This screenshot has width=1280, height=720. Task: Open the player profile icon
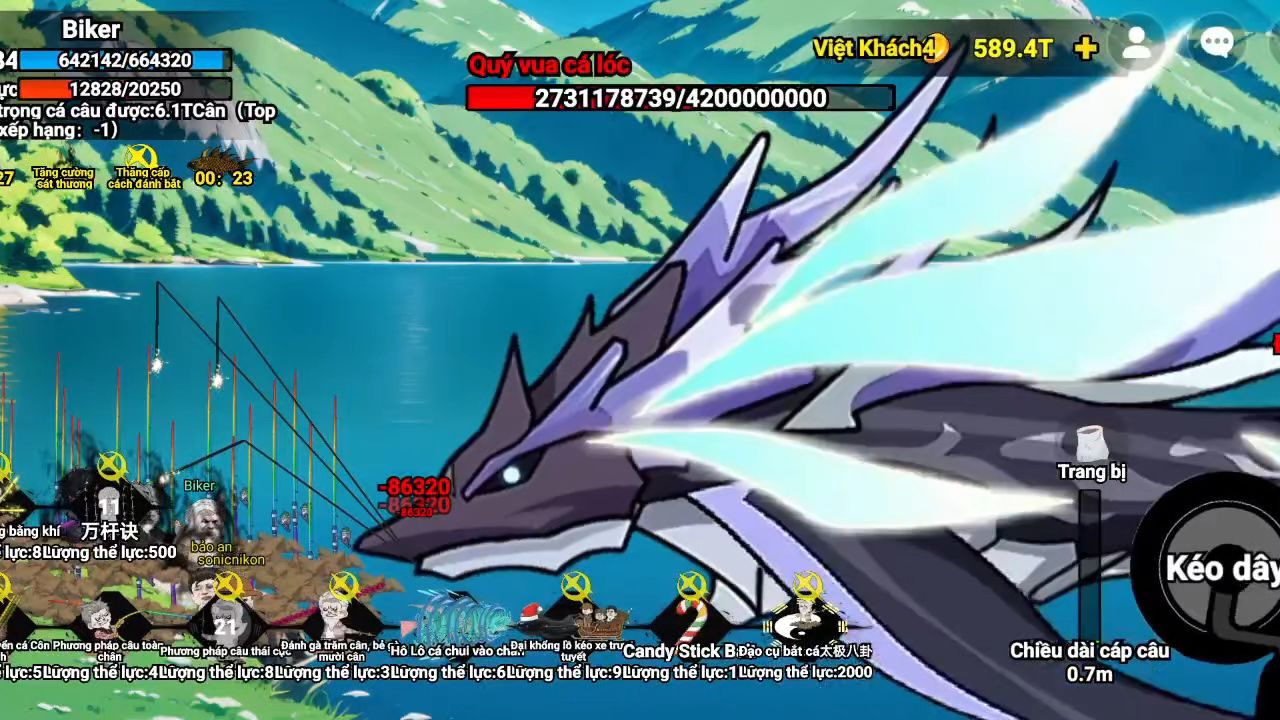pyautogui.click(x=1137, y=44)
